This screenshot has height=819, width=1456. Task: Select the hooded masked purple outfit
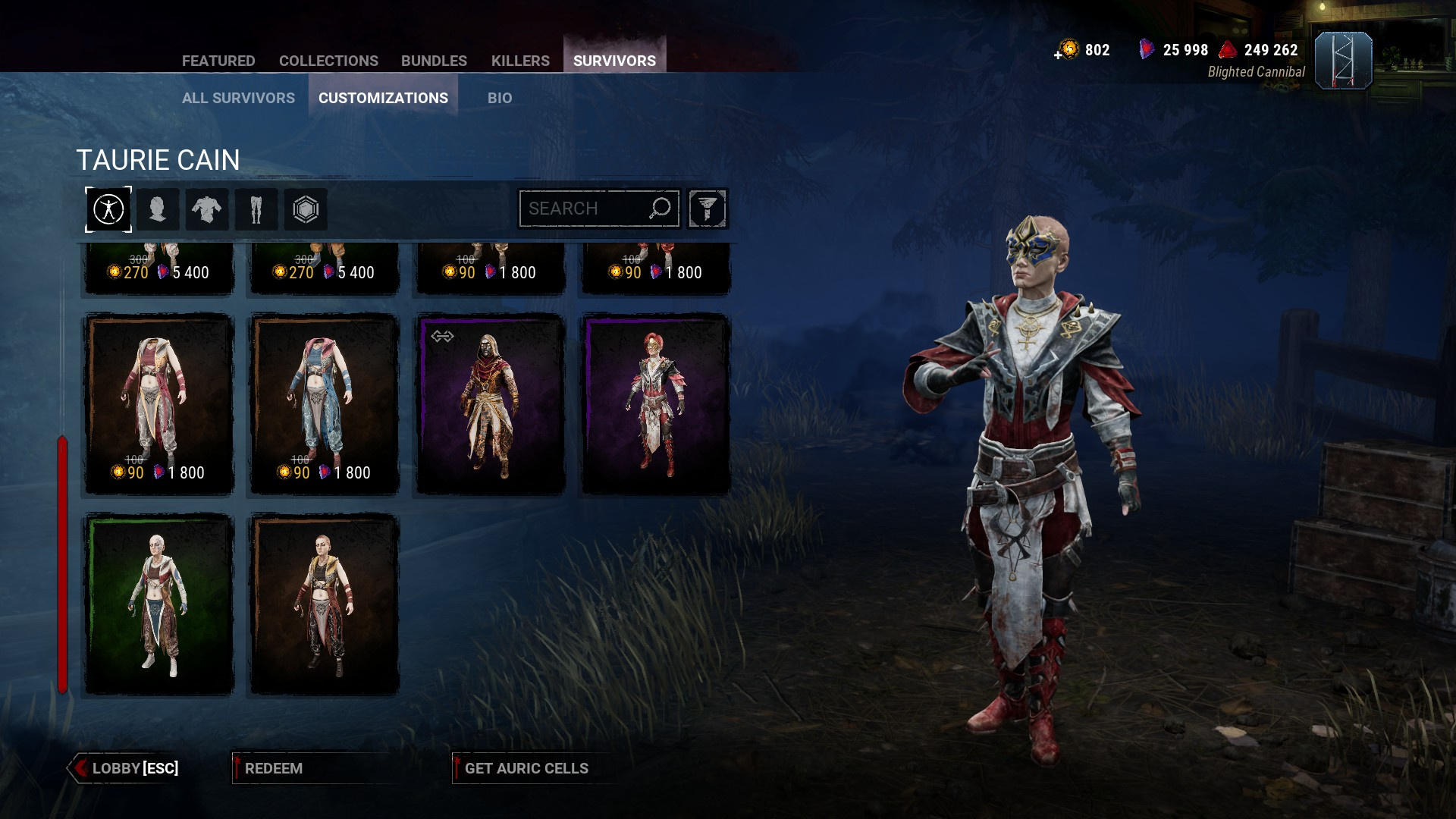point(490,403)
